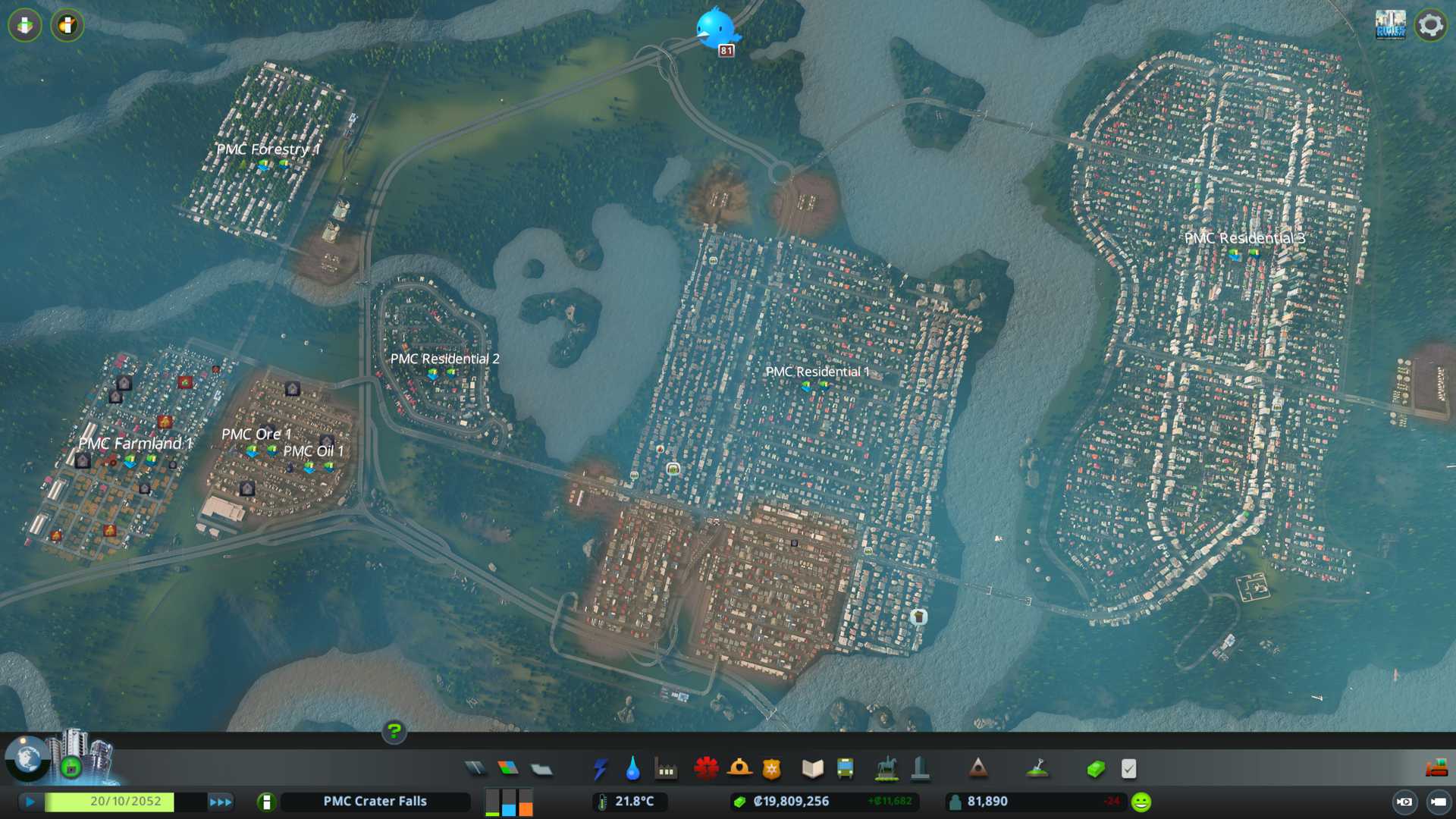Open the water droplet services menu
Screen dimensions: 1456x819
coord(632,769)
